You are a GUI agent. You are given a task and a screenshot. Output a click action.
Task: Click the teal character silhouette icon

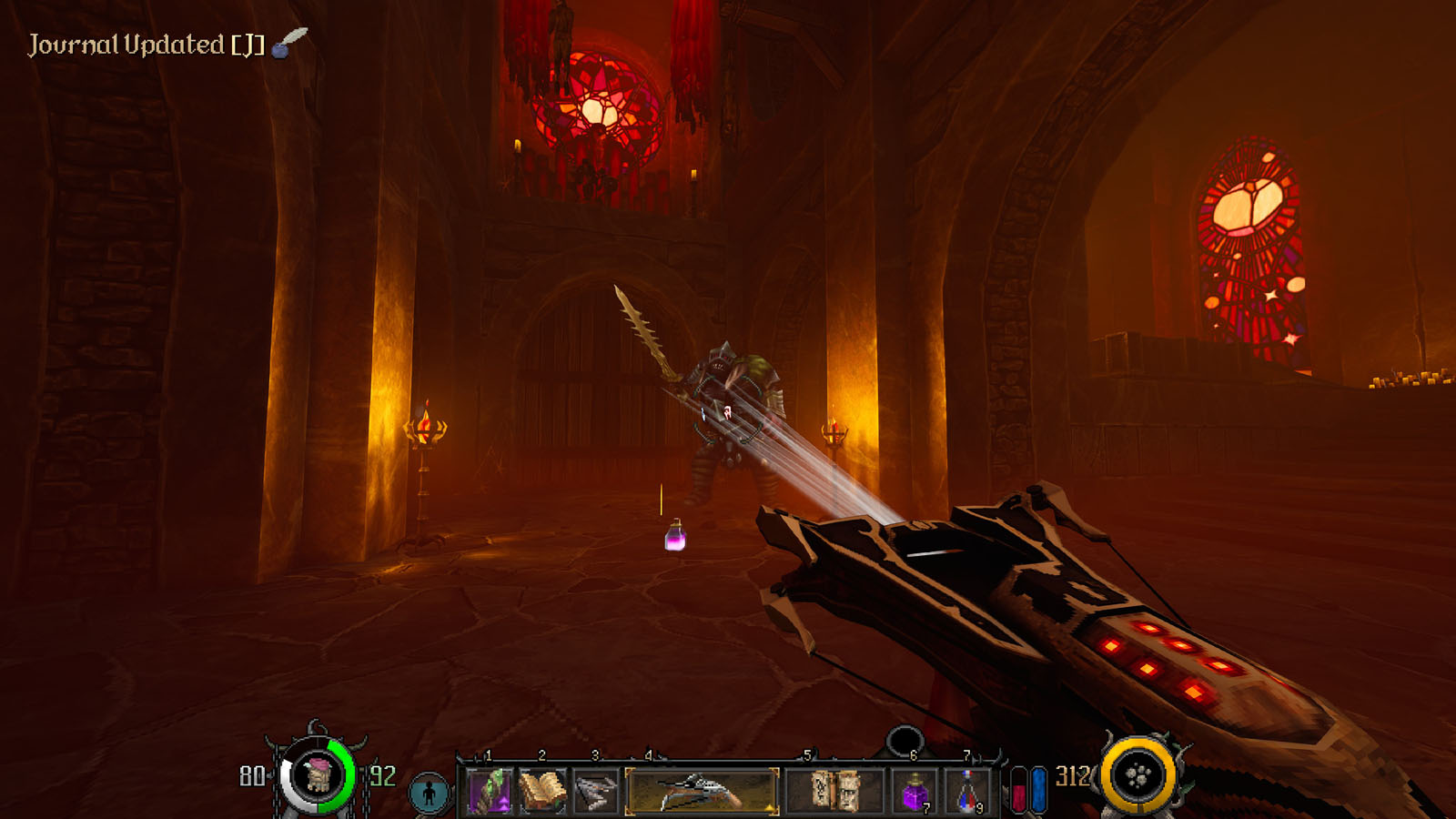(429, 793)
